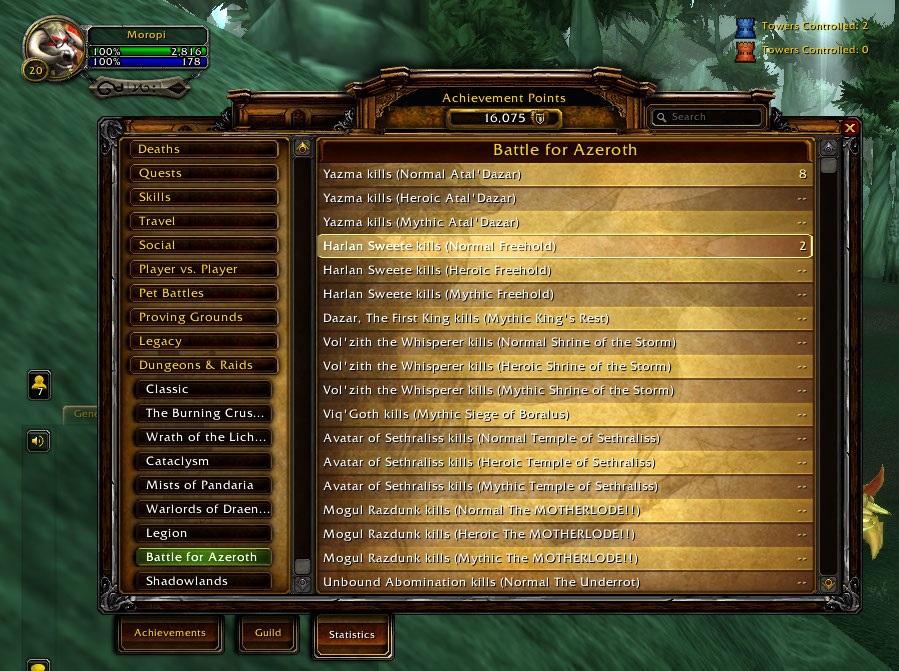This screenshot has height=671, width=899.
Task: Toggle the speaker sound icon
Action: [x=38, y=440]
